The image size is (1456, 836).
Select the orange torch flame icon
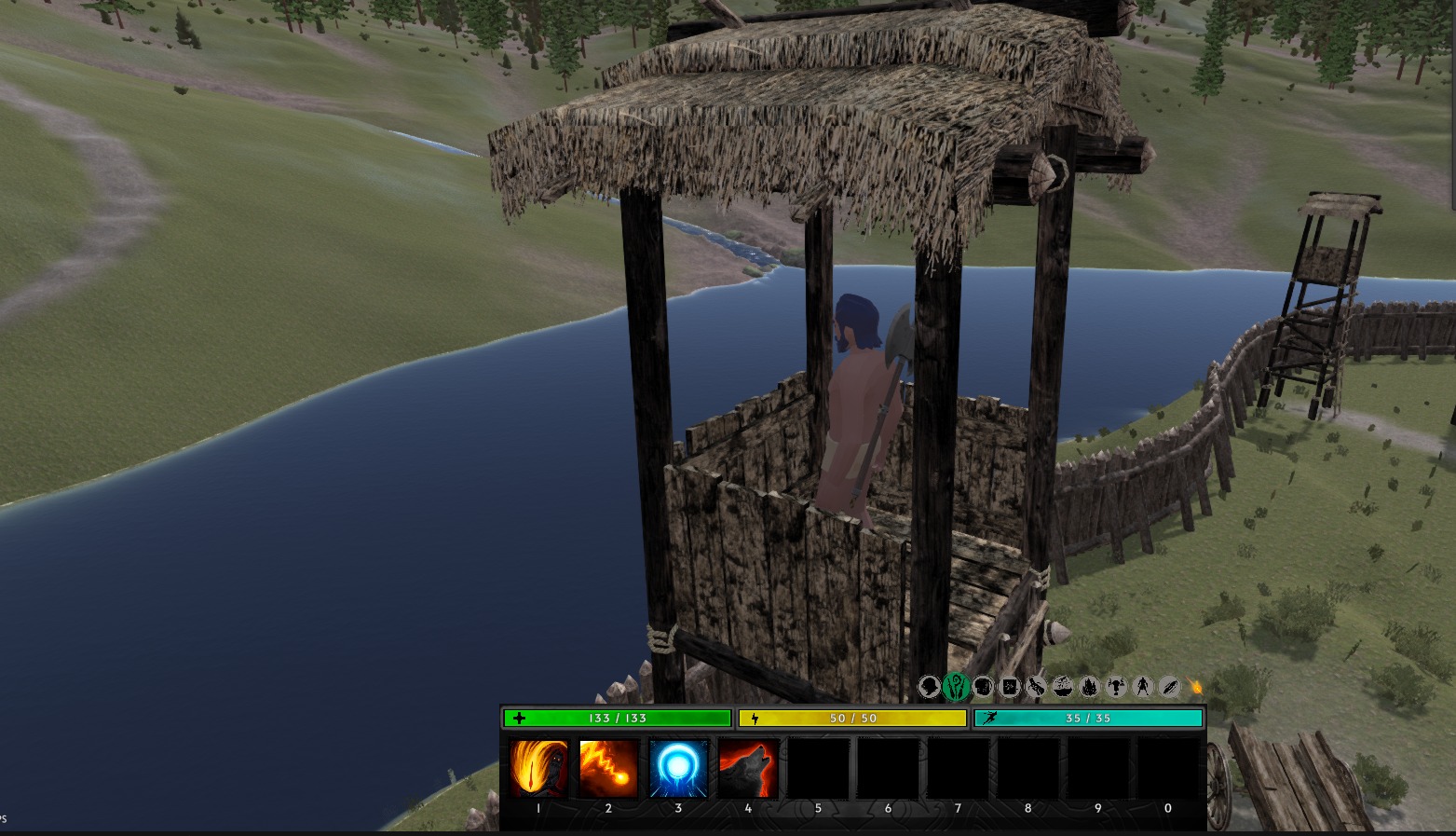coord(1196,688)
